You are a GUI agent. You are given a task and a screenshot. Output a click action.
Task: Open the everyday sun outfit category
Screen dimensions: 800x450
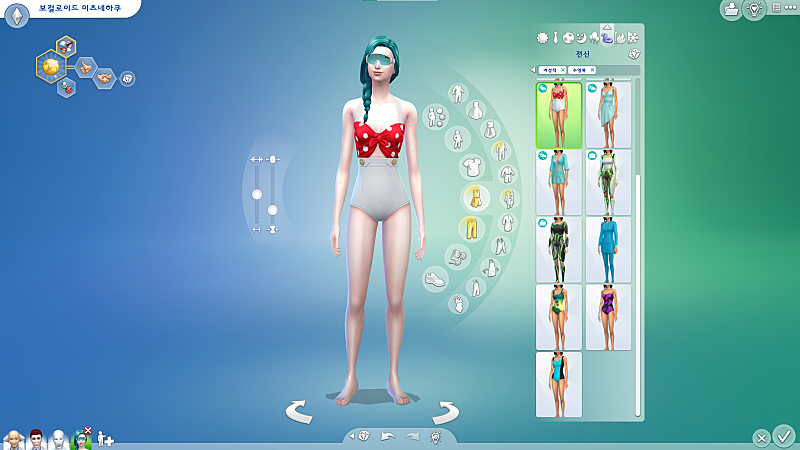[543, 38]
